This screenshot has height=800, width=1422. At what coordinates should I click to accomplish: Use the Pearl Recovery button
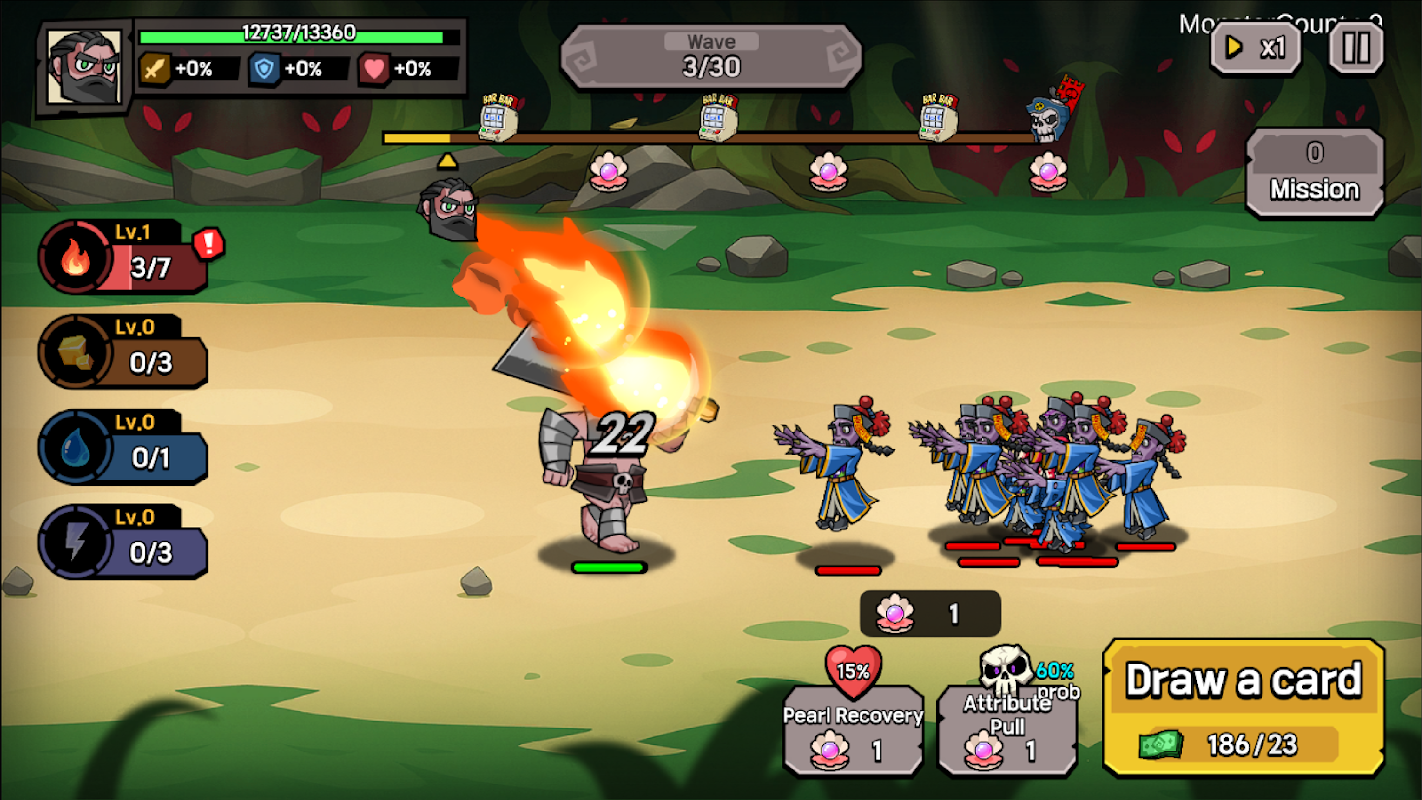[x=853, y=730]
